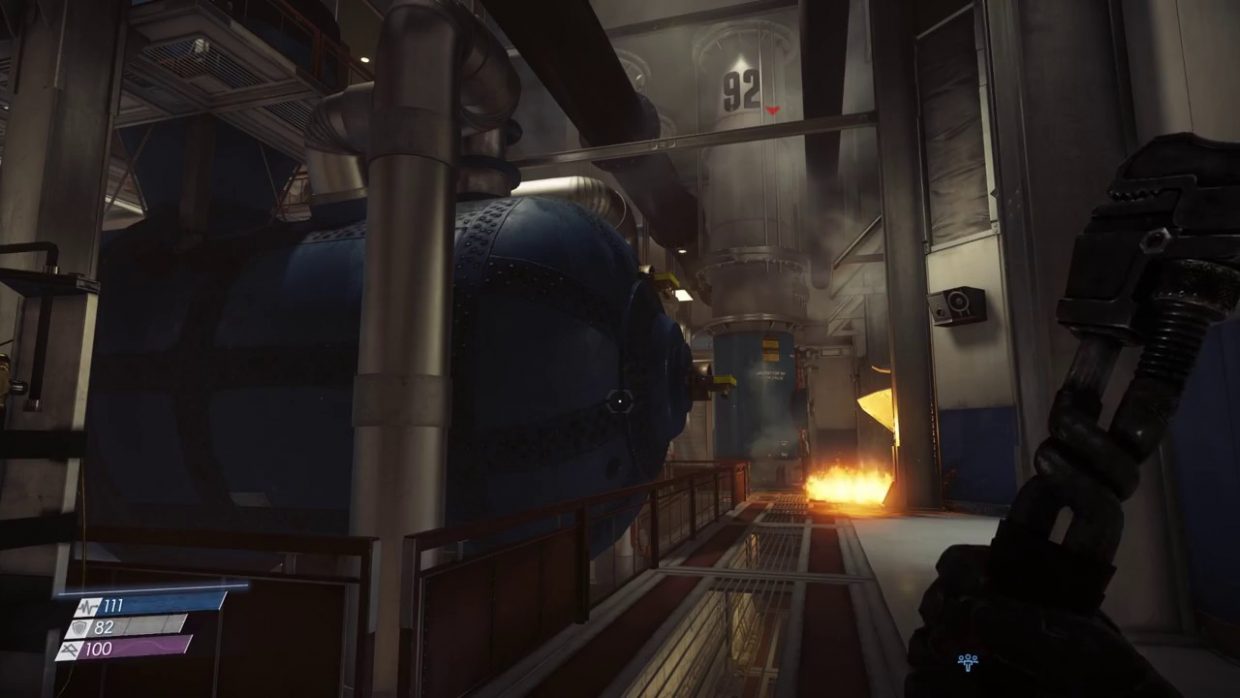Select the blue three-circle icon
The width and height of the screenshot is (1240, 698).
(x=967, y=661)
